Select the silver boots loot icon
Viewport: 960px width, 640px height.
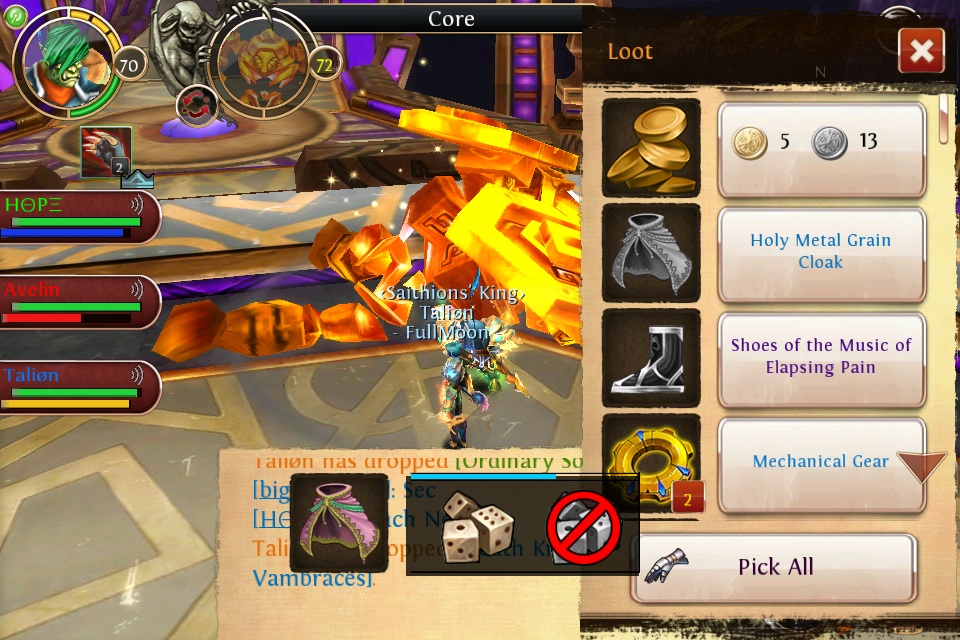pyautogui.click(x=651, y=357)
